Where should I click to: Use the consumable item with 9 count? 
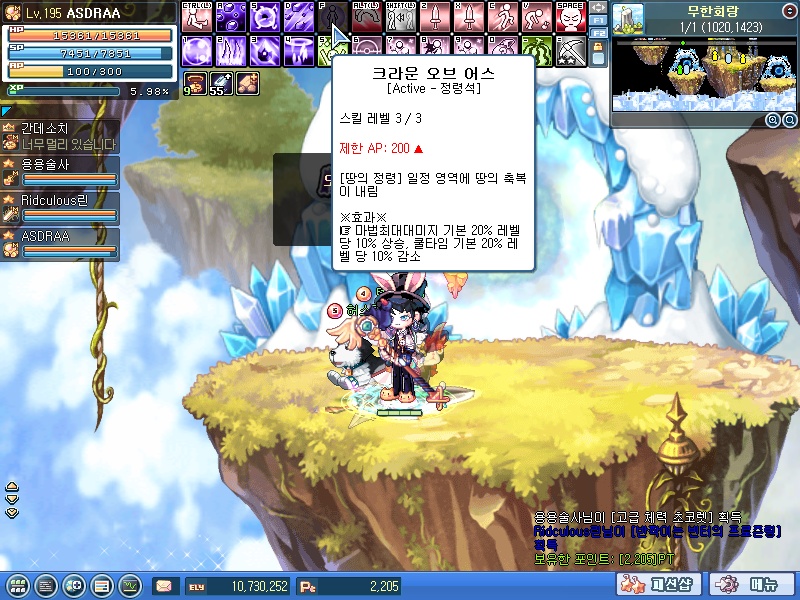tap(195, 85)
